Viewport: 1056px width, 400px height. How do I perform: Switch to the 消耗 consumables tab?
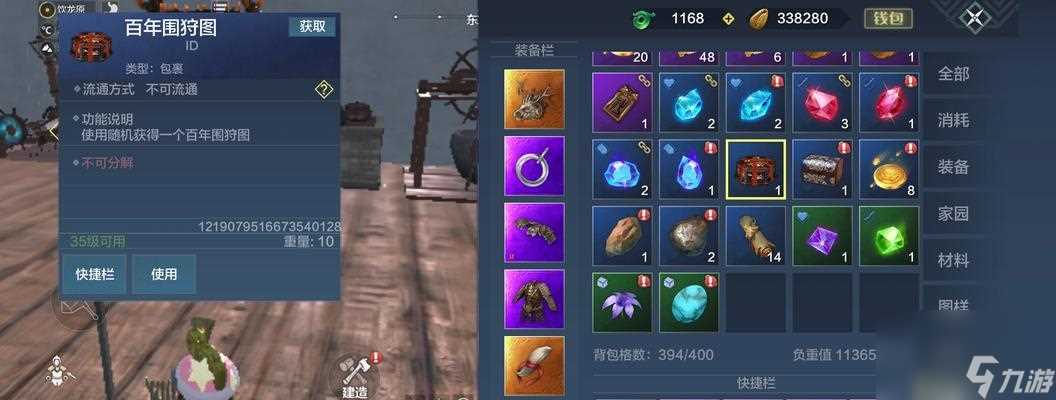(953, 121)
